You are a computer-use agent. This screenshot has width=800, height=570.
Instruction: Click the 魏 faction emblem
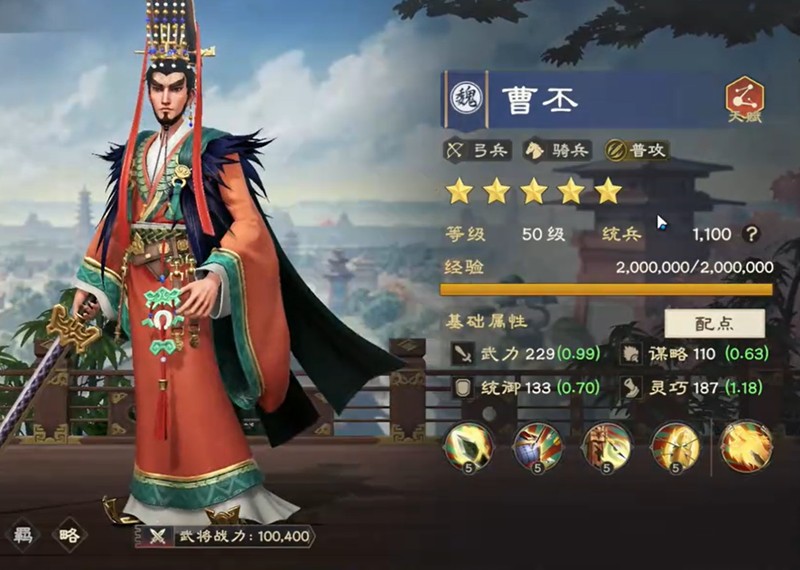466,98
